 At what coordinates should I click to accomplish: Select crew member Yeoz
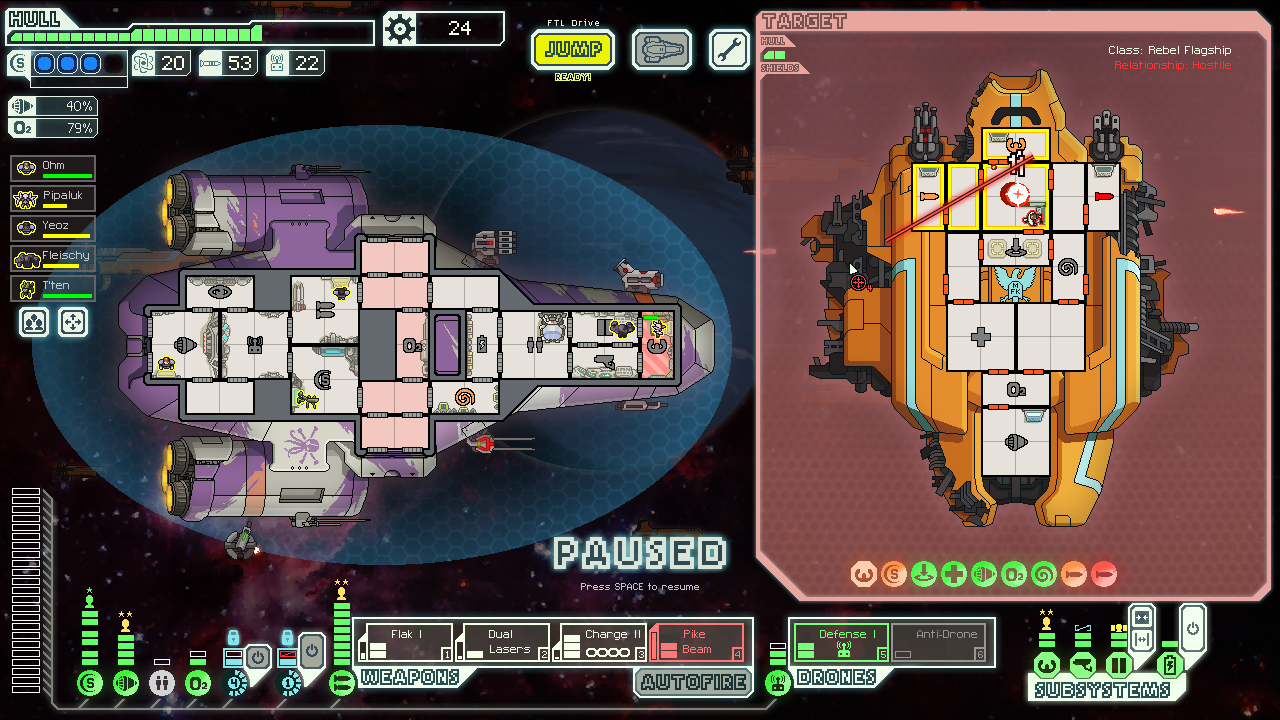click(x=54, y=228)
